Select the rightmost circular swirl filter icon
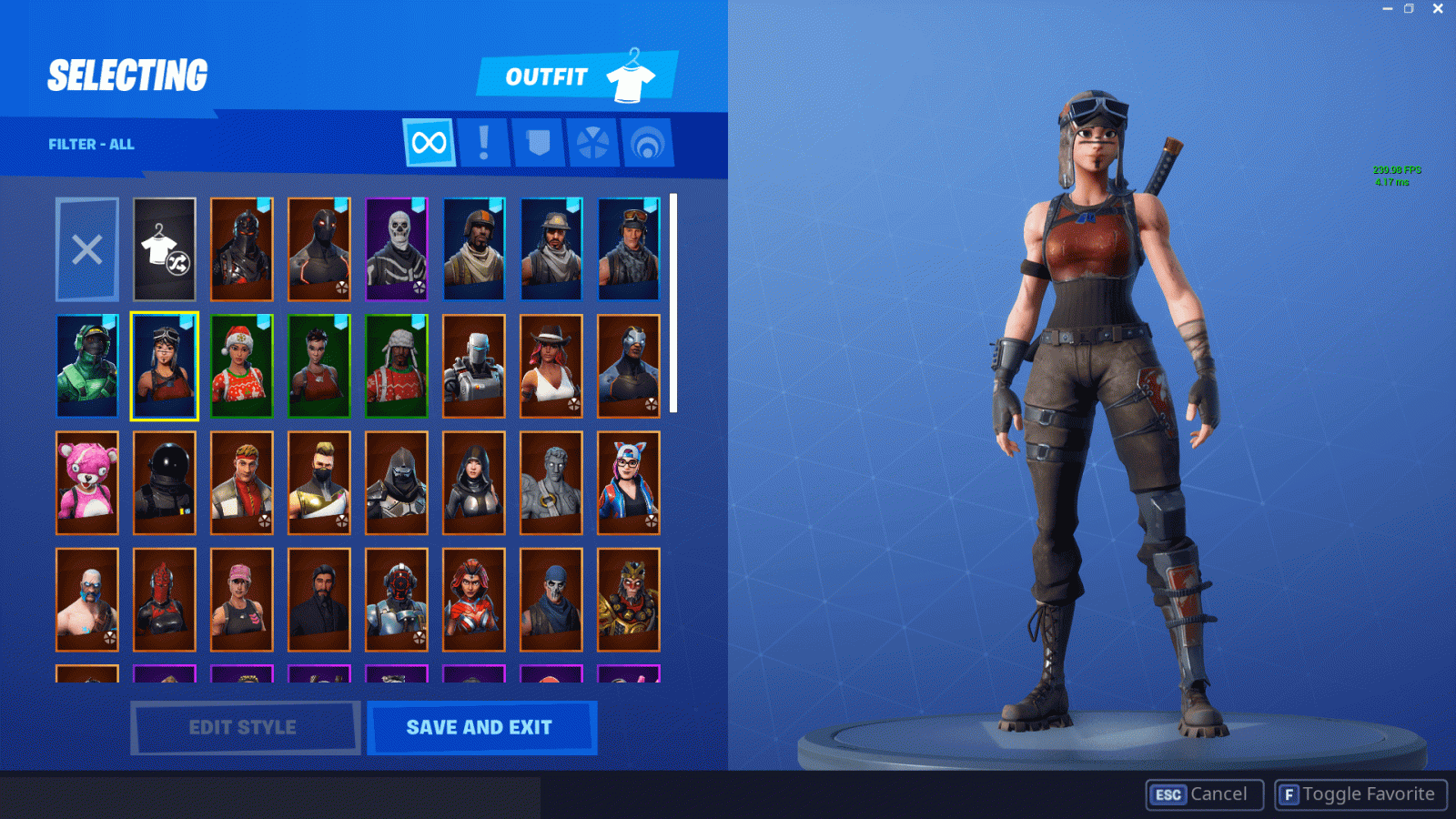Image resolution: width=1456 pixels, height=819 pixels. (x=648, y=142)
